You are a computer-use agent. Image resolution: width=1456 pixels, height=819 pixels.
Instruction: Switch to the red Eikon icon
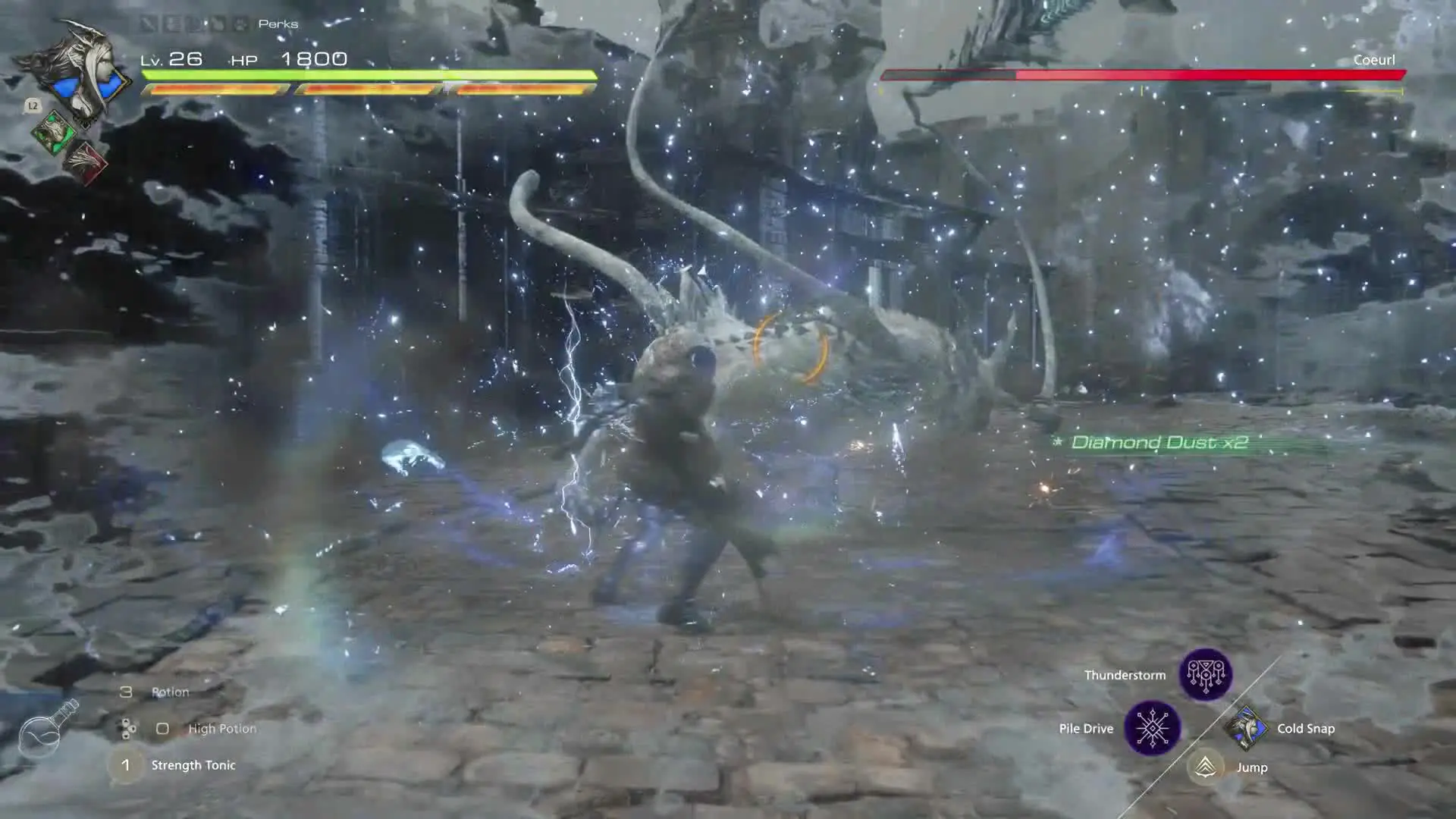[85, 162]
